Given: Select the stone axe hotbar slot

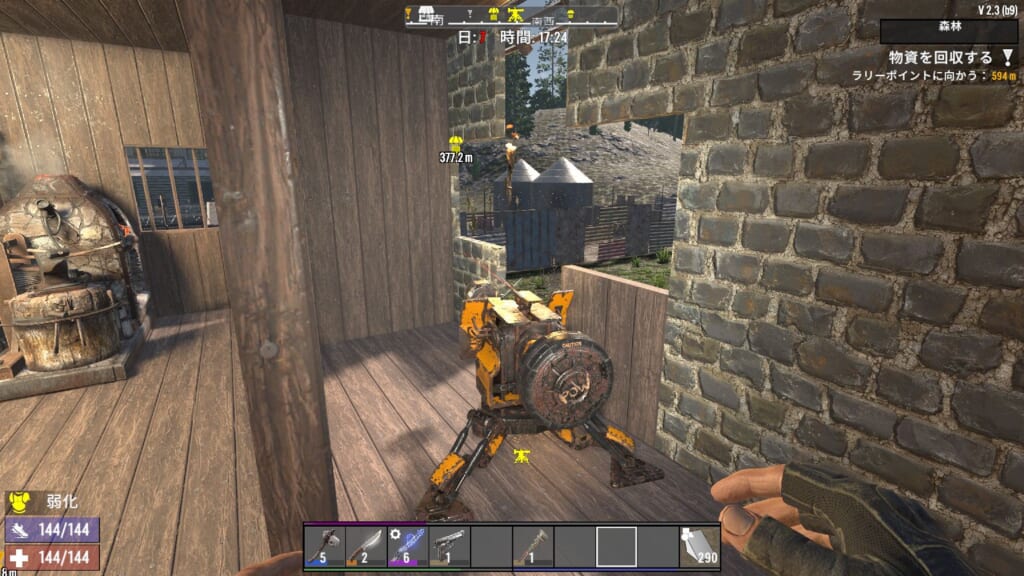Looking at the screenshot, I should [325, 547].
